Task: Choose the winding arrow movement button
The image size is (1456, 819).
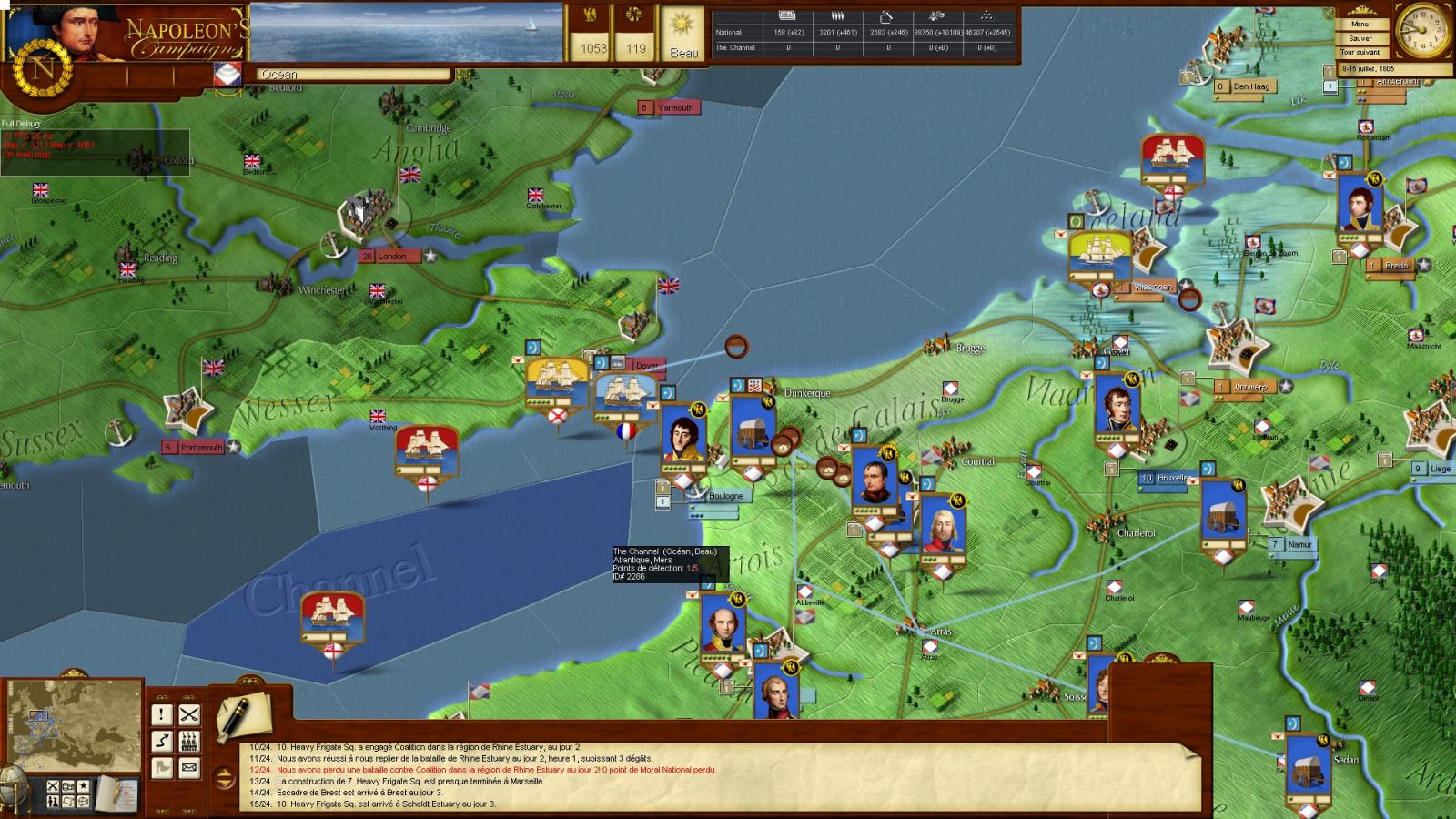Action: point(161,741)
